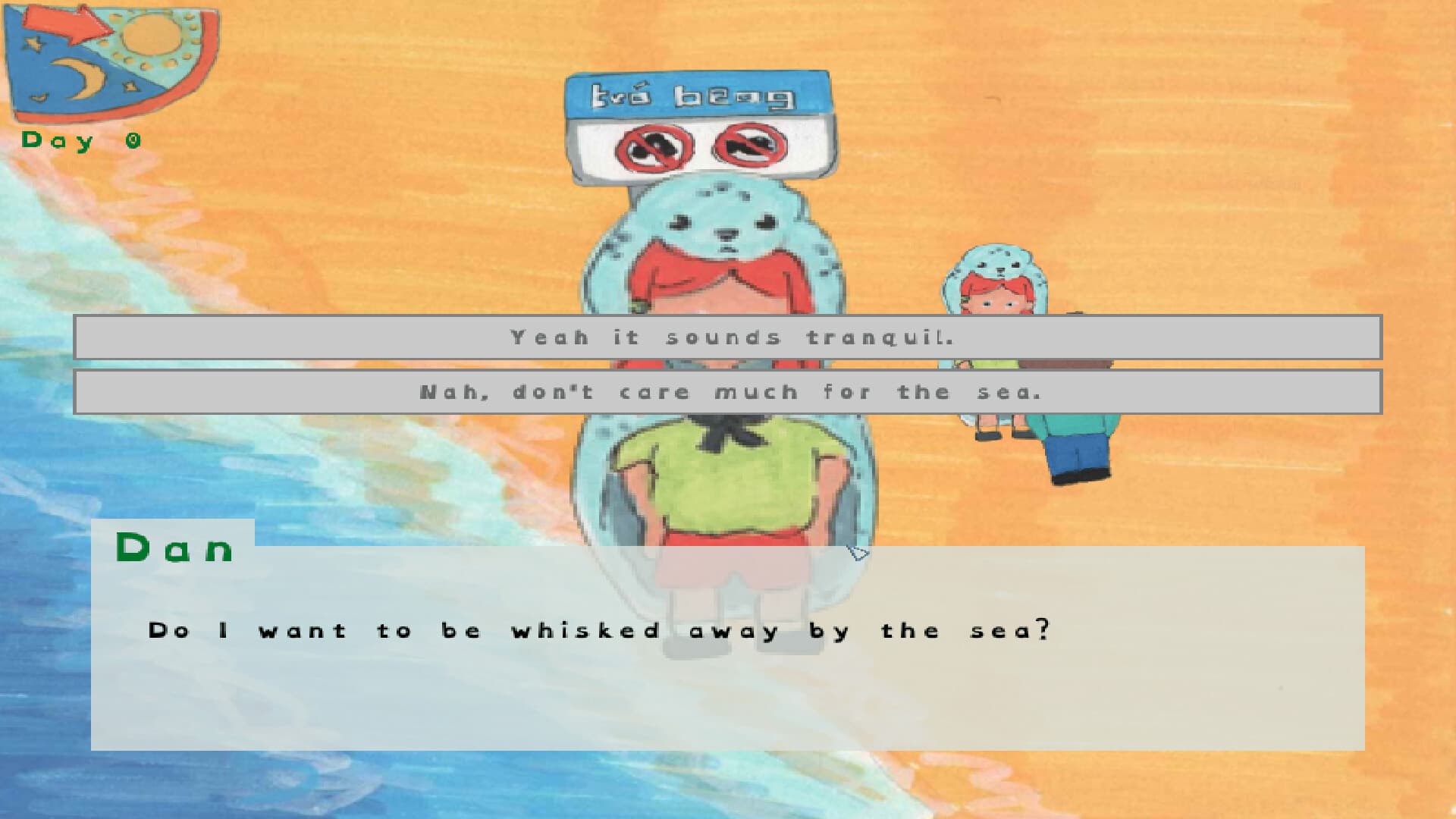Click the 'Day 0' label
The width and height of the screenshot is (1456, 819).
(x=80, y=139)
